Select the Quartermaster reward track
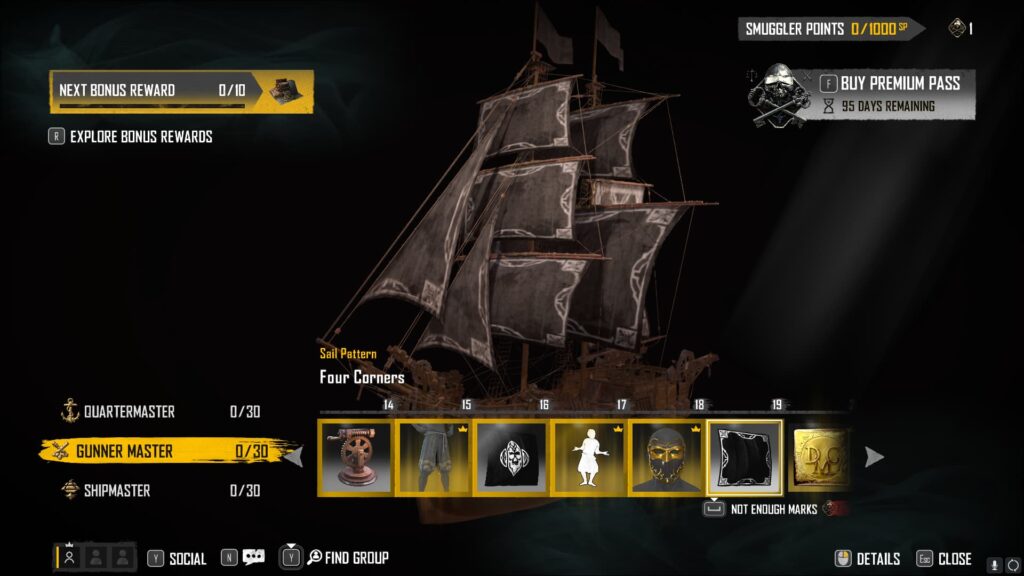The image size is (1024, 576). 130,412
